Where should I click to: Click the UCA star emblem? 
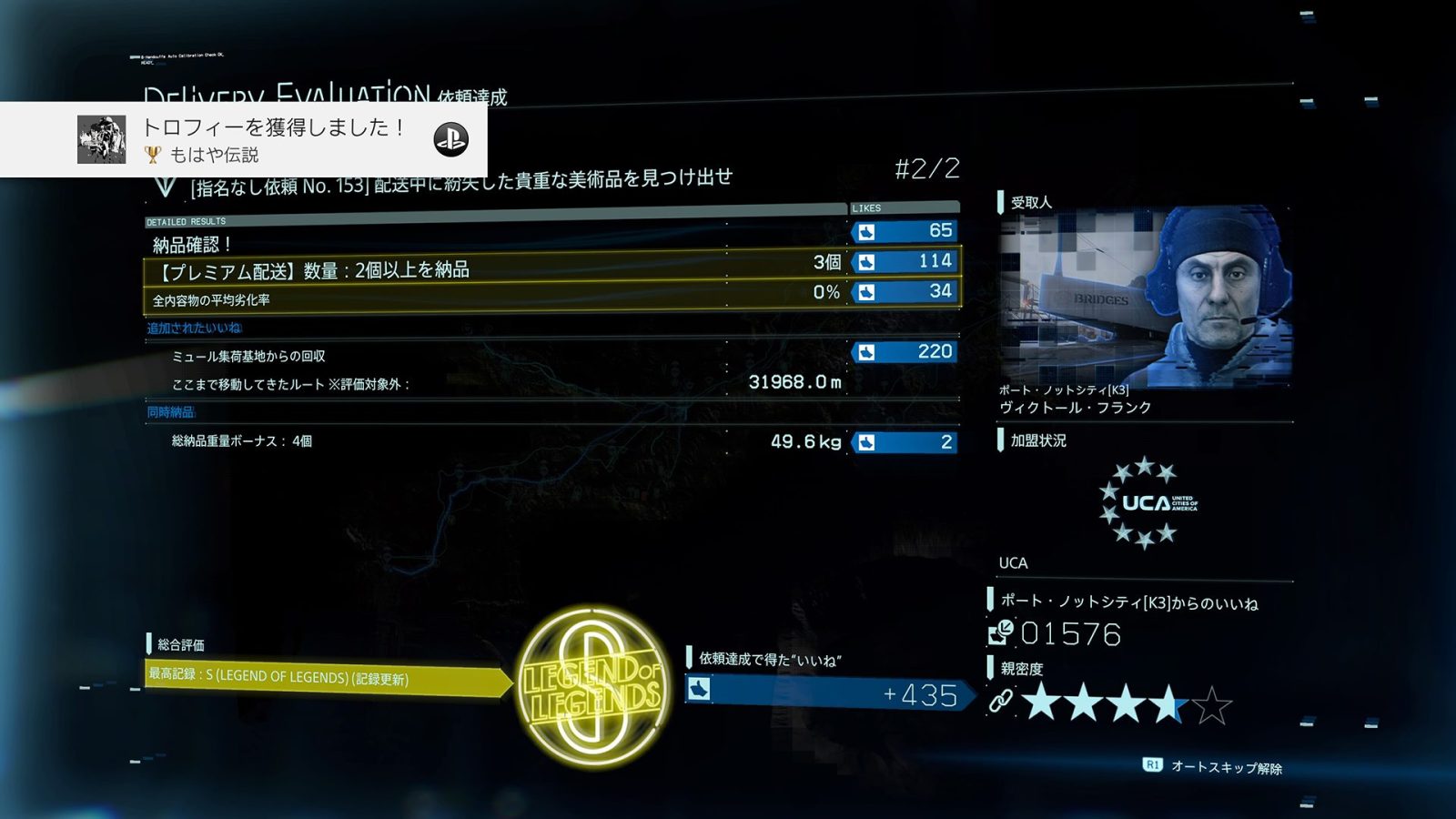(1145, 503)
